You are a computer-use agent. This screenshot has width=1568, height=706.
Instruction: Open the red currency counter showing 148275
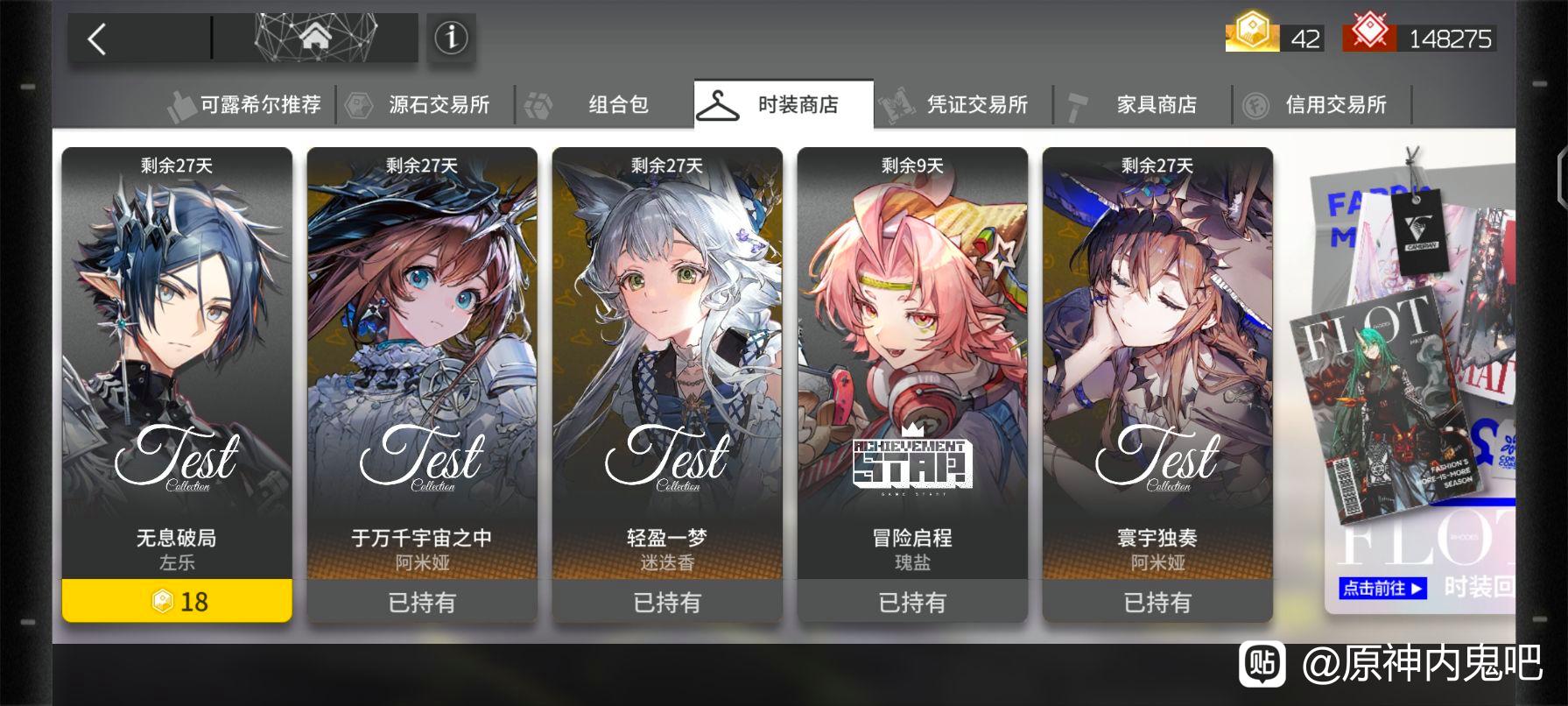[1418, 38]
